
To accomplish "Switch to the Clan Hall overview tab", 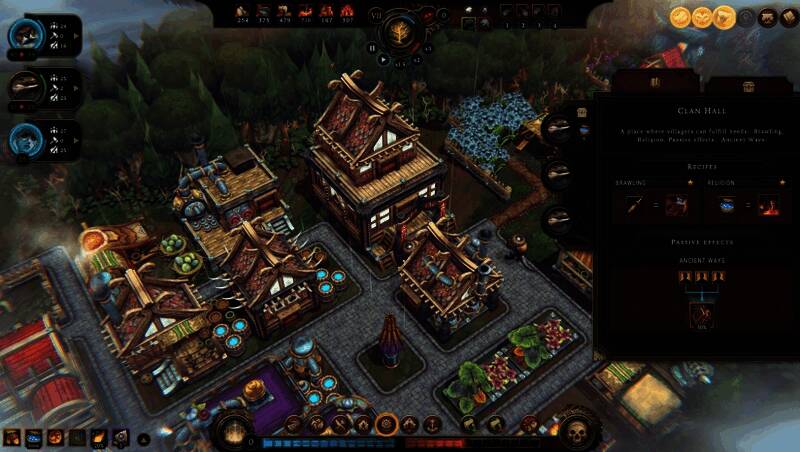I will point(655,83).
